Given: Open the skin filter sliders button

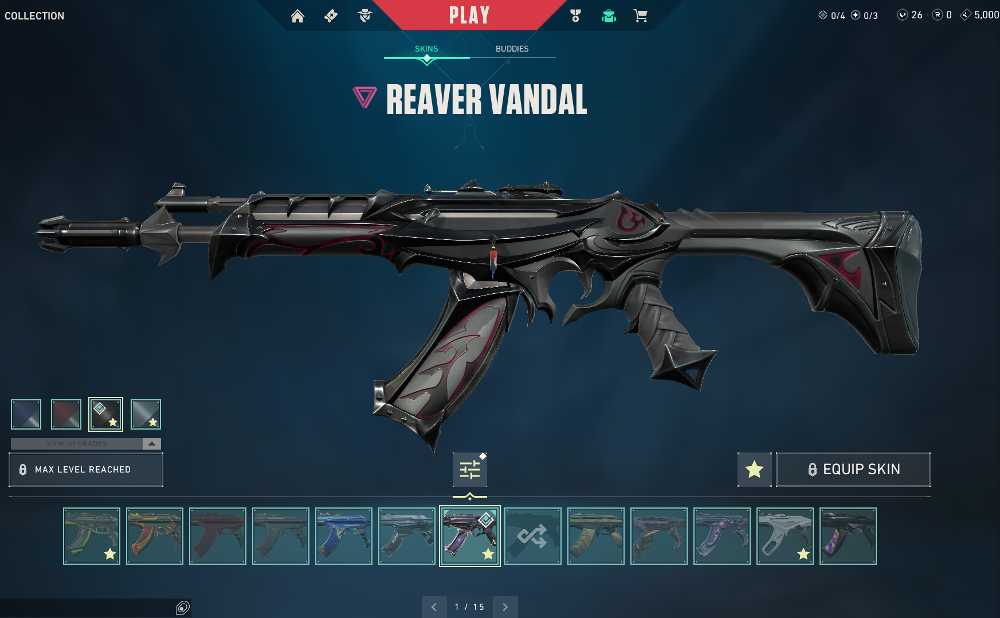Looking at the screenshot, I should [x=469, y=469].
